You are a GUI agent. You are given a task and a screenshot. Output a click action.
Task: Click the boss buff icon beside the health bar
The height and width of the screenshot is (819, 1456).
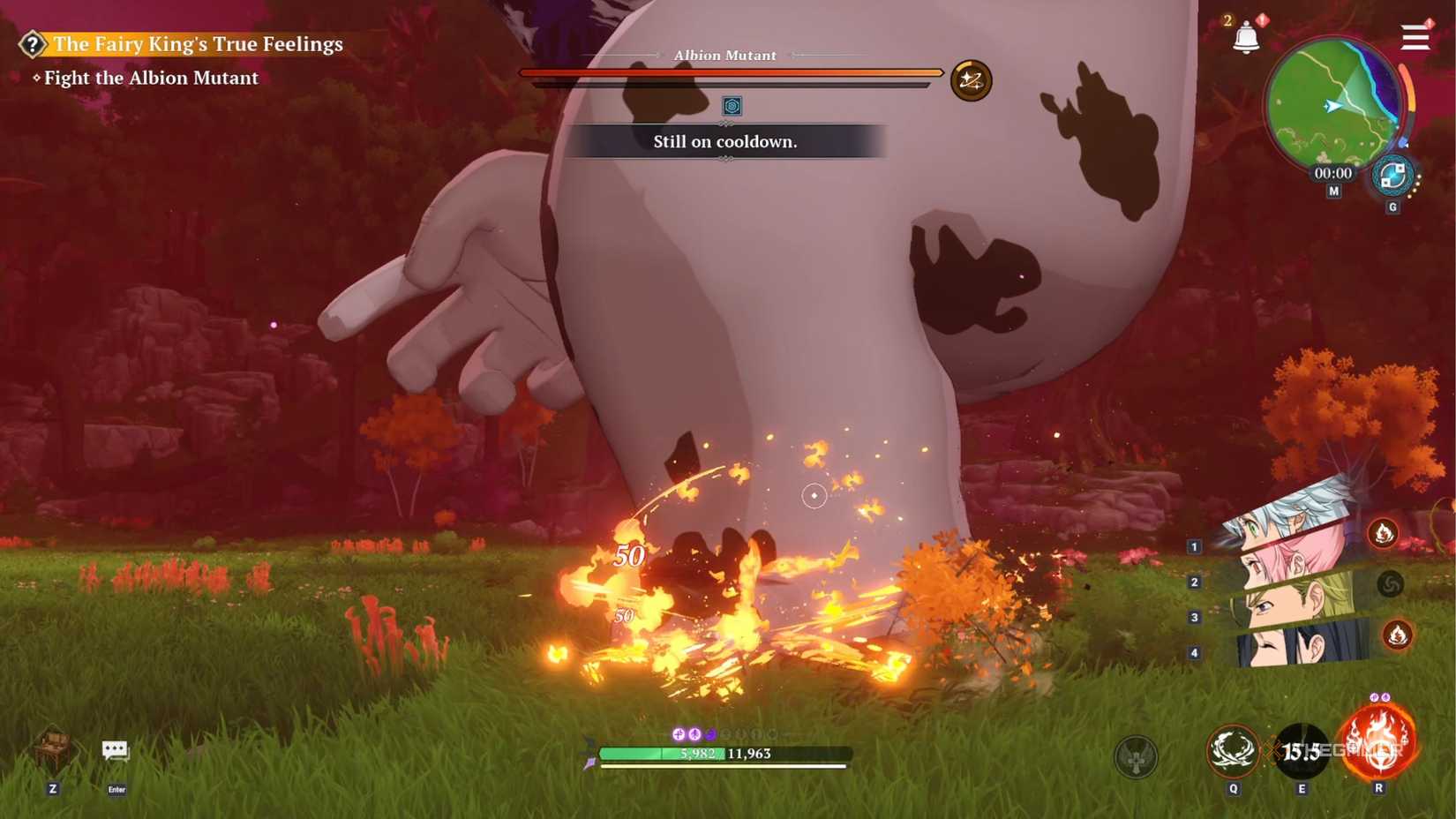click(971, 79)
